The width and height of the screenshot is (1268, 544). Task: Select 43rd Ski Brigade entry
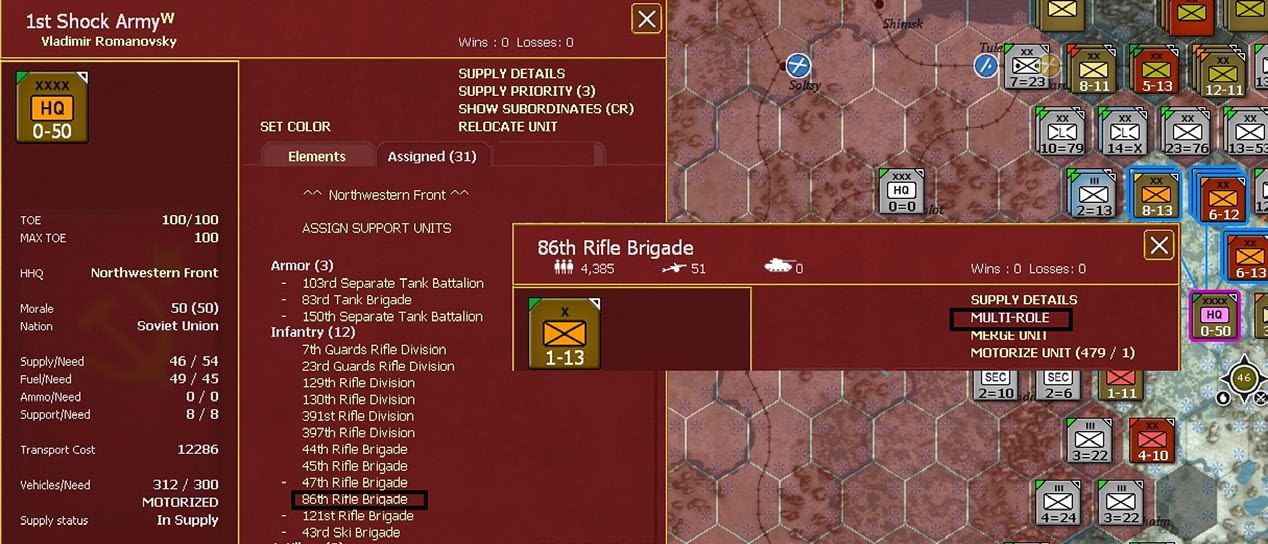tap(350, 533)
